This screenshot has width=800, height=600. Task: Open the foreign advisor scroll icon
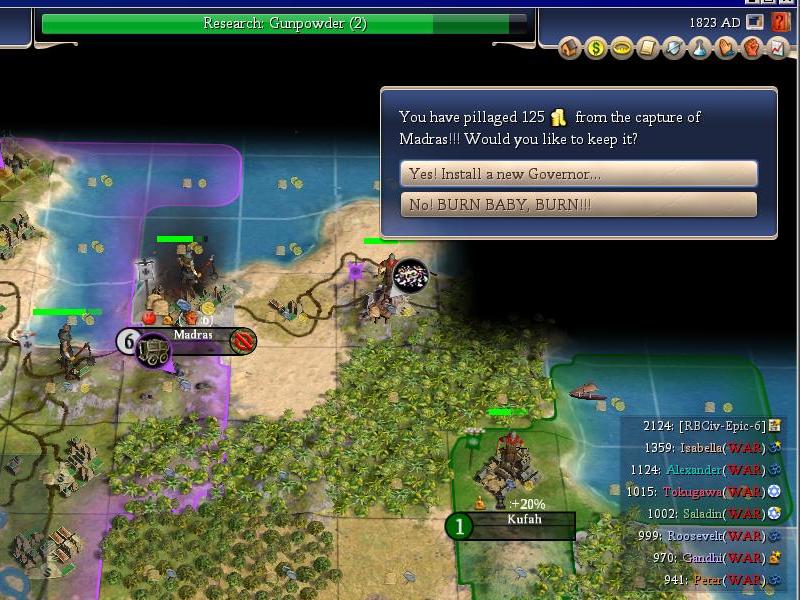(x=648, y=48)
